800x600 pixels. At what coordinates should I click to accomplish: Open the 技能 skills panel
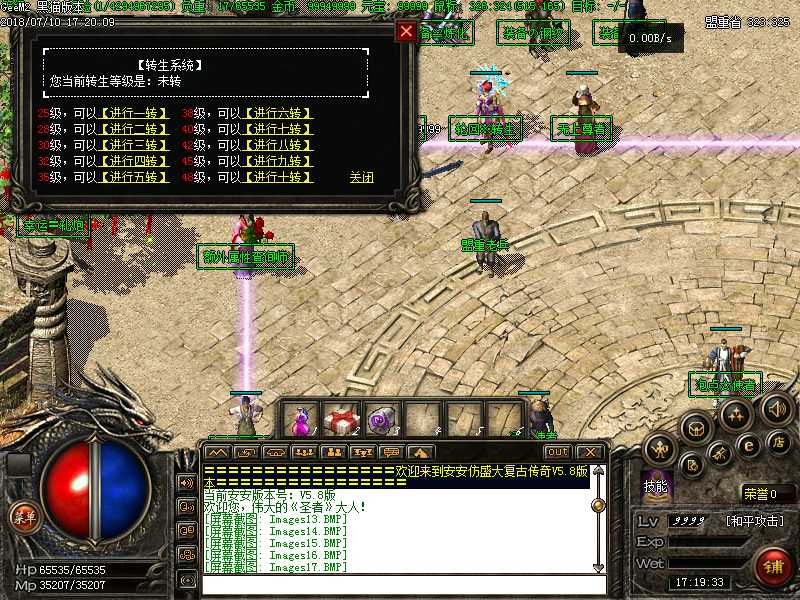[658, 485]
